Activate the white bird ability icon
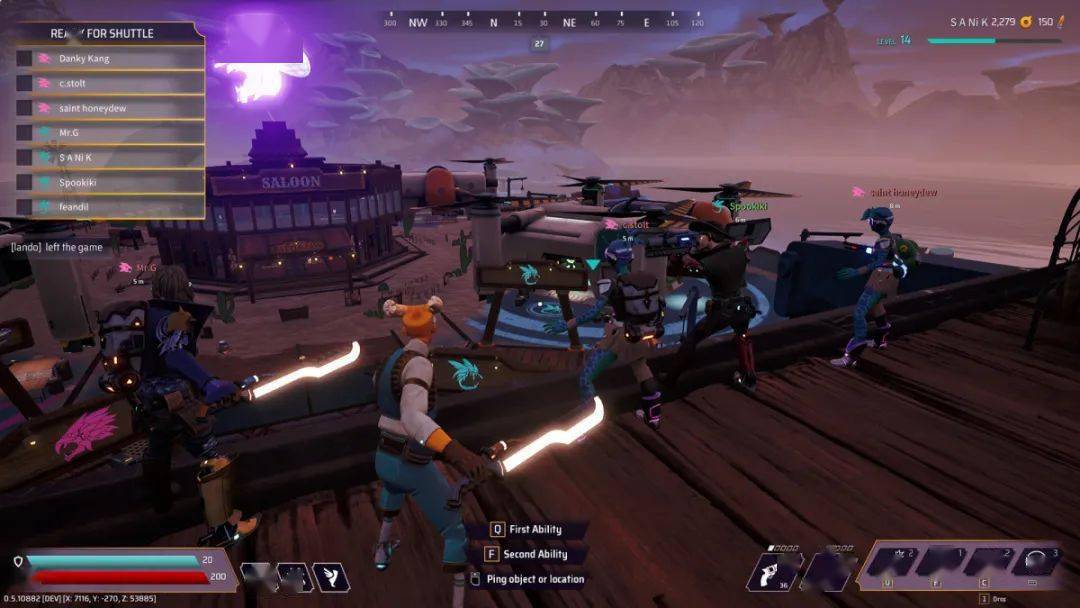This screenshot has width=1080, height=608. tap(330, 576)
